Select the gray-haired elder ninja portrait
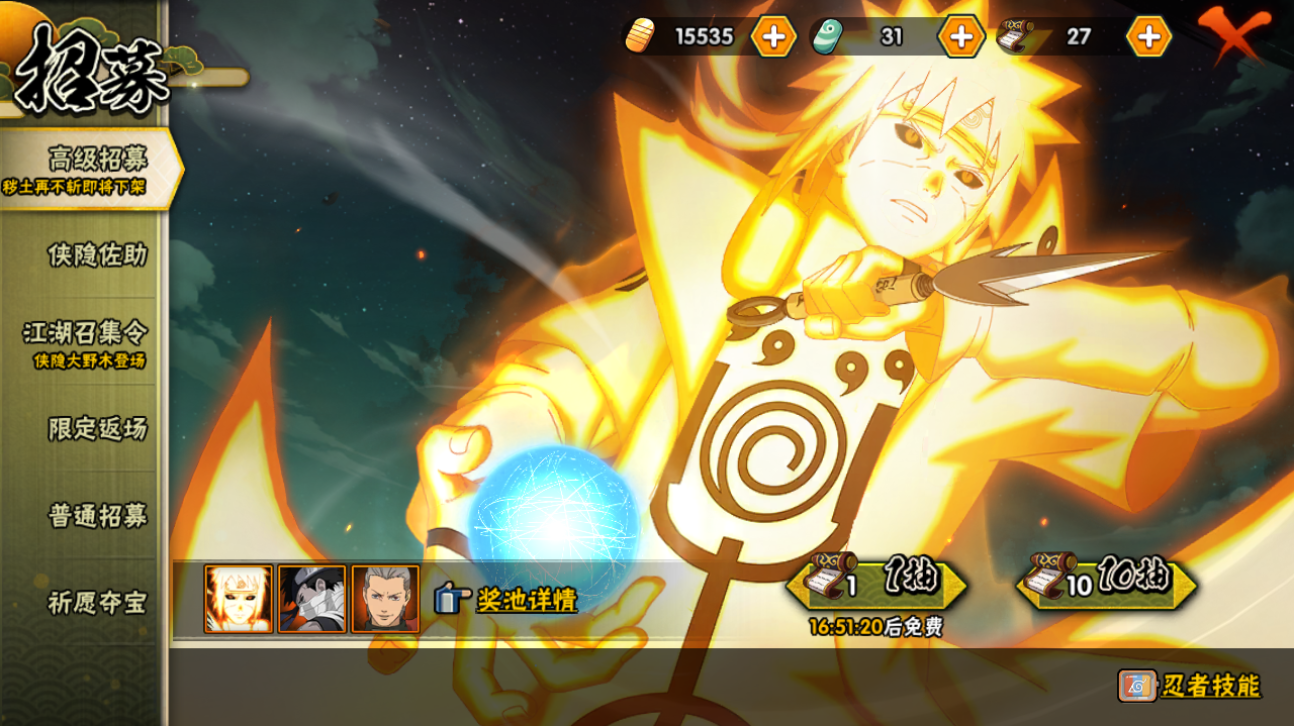This screenshot has height=726, width=1294. (x=385, y=599)
